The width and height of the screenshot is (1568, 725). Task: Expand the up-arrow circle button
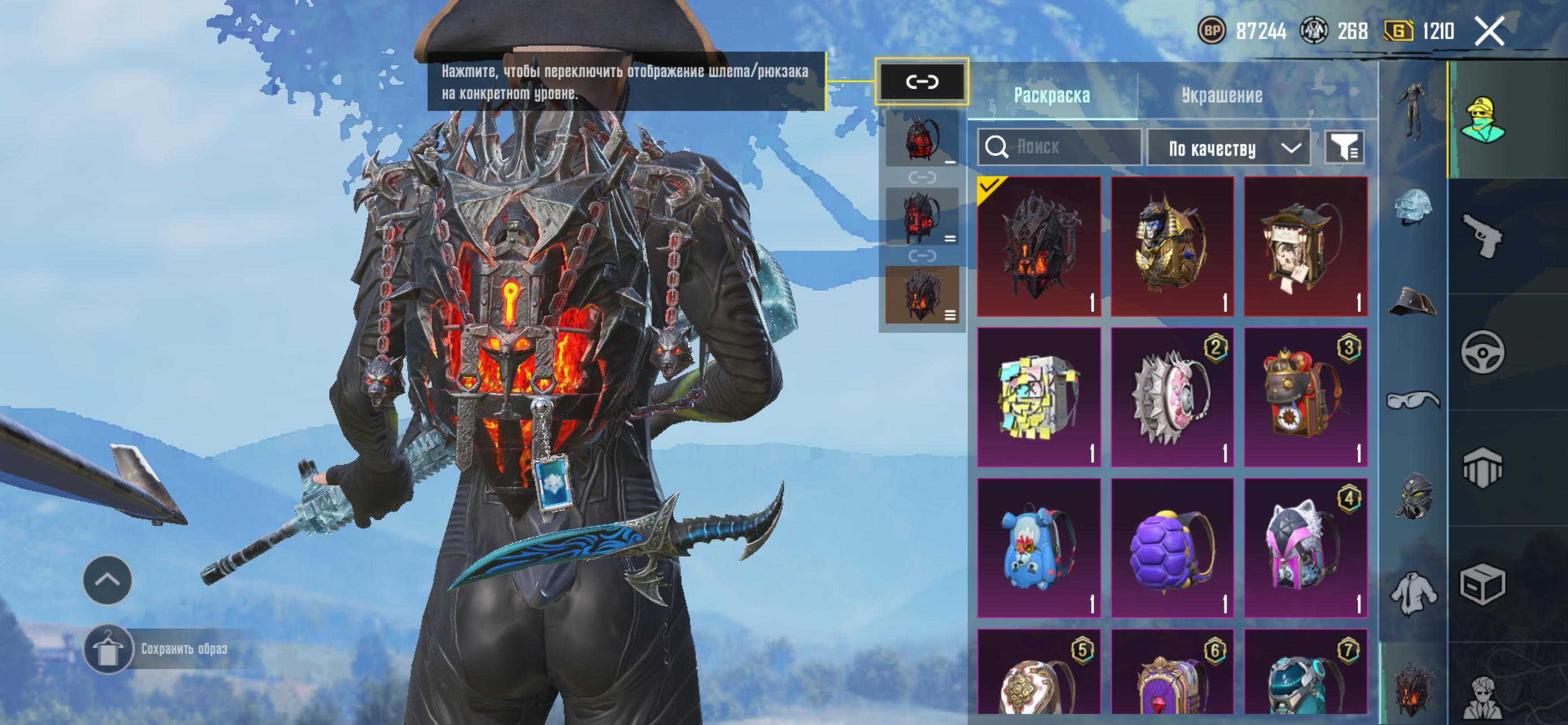(x=107, y=579)
